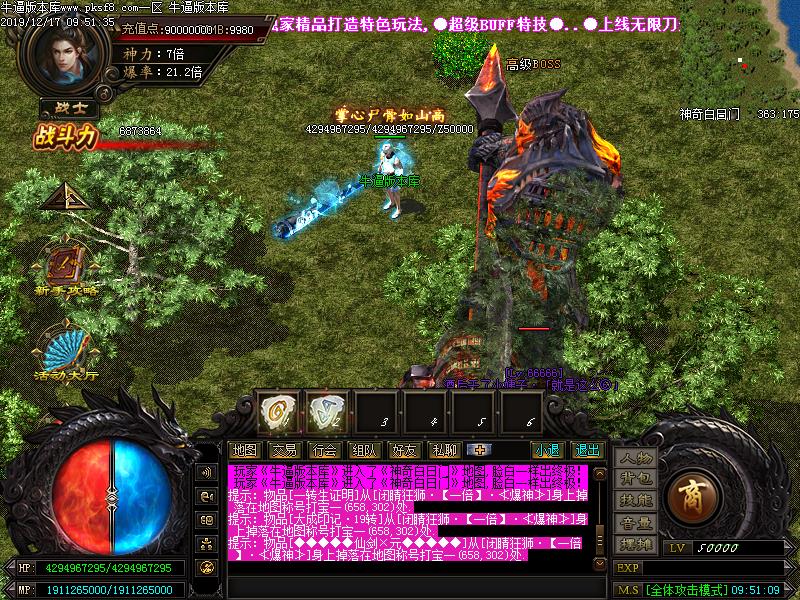Viewport: 800px width, 600px height.
Task: Click the 退出 exit game button
Action: (x=587, y=450)
